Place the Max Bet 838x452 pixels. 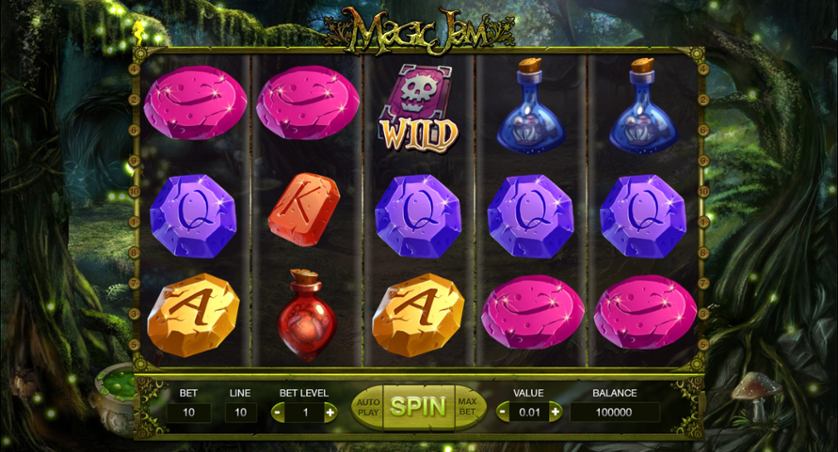[468, 406]
